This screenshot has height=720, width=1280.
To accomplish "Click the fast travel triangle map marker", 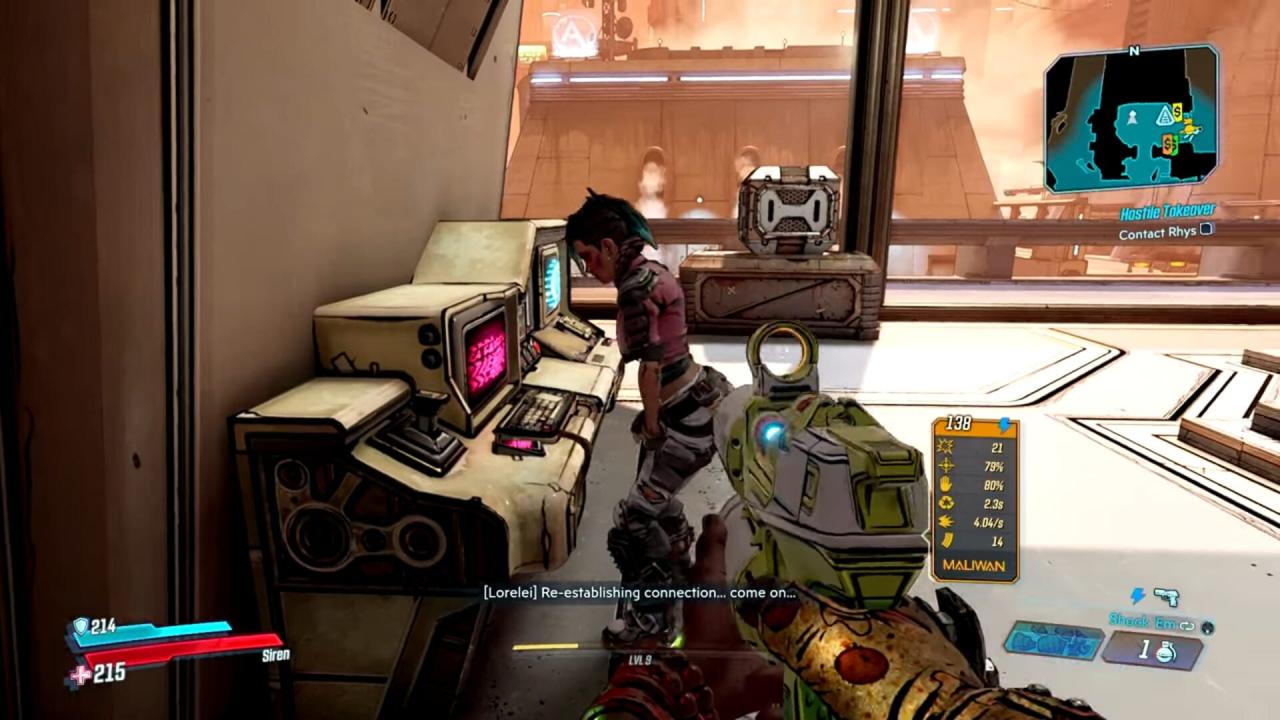I will pyautogui.click(x=1165, y=117).
